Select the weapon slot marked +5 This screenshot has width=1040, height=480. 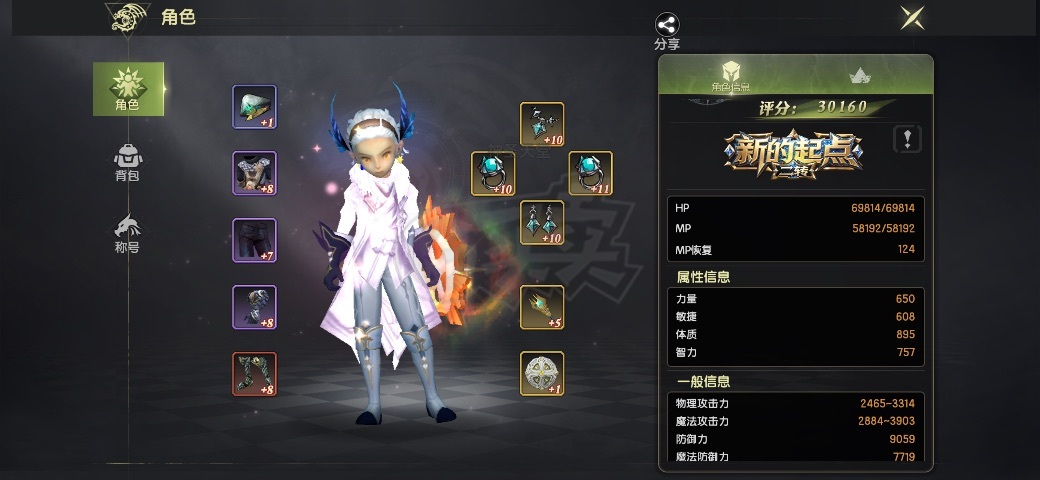click(542, 307)
